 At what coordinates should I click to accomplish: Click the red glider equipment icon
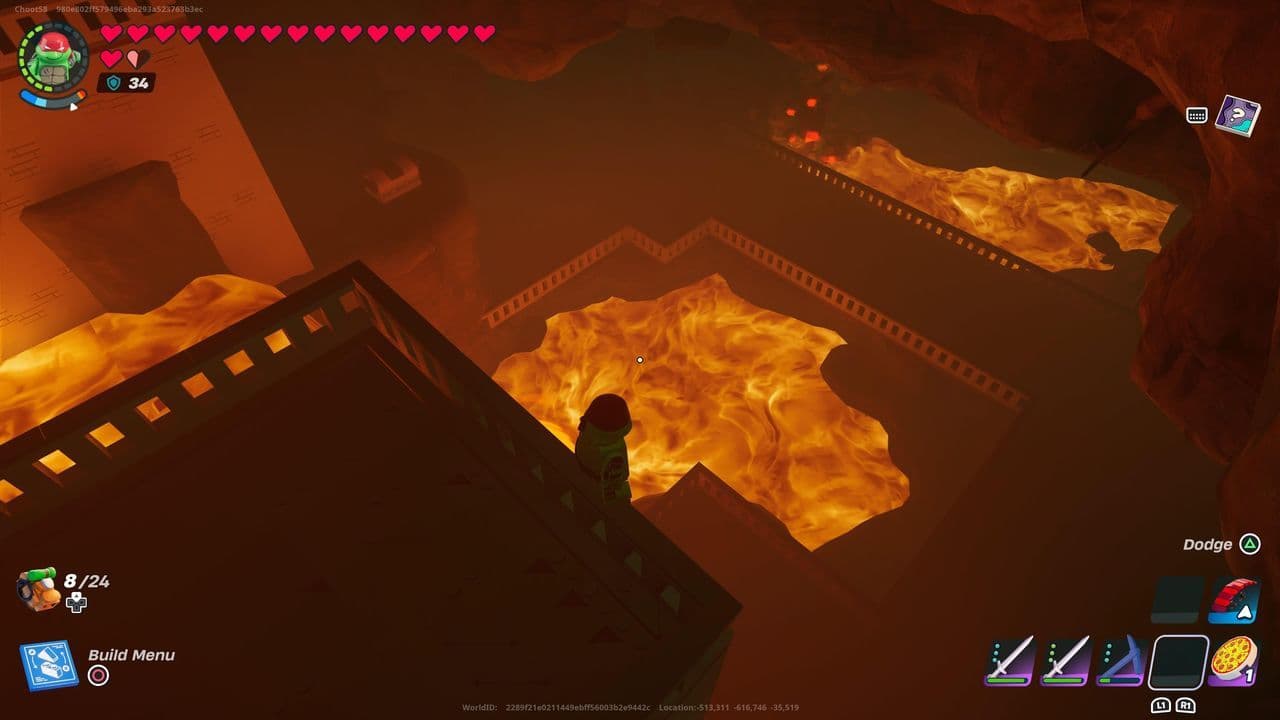click(1232, 600)
